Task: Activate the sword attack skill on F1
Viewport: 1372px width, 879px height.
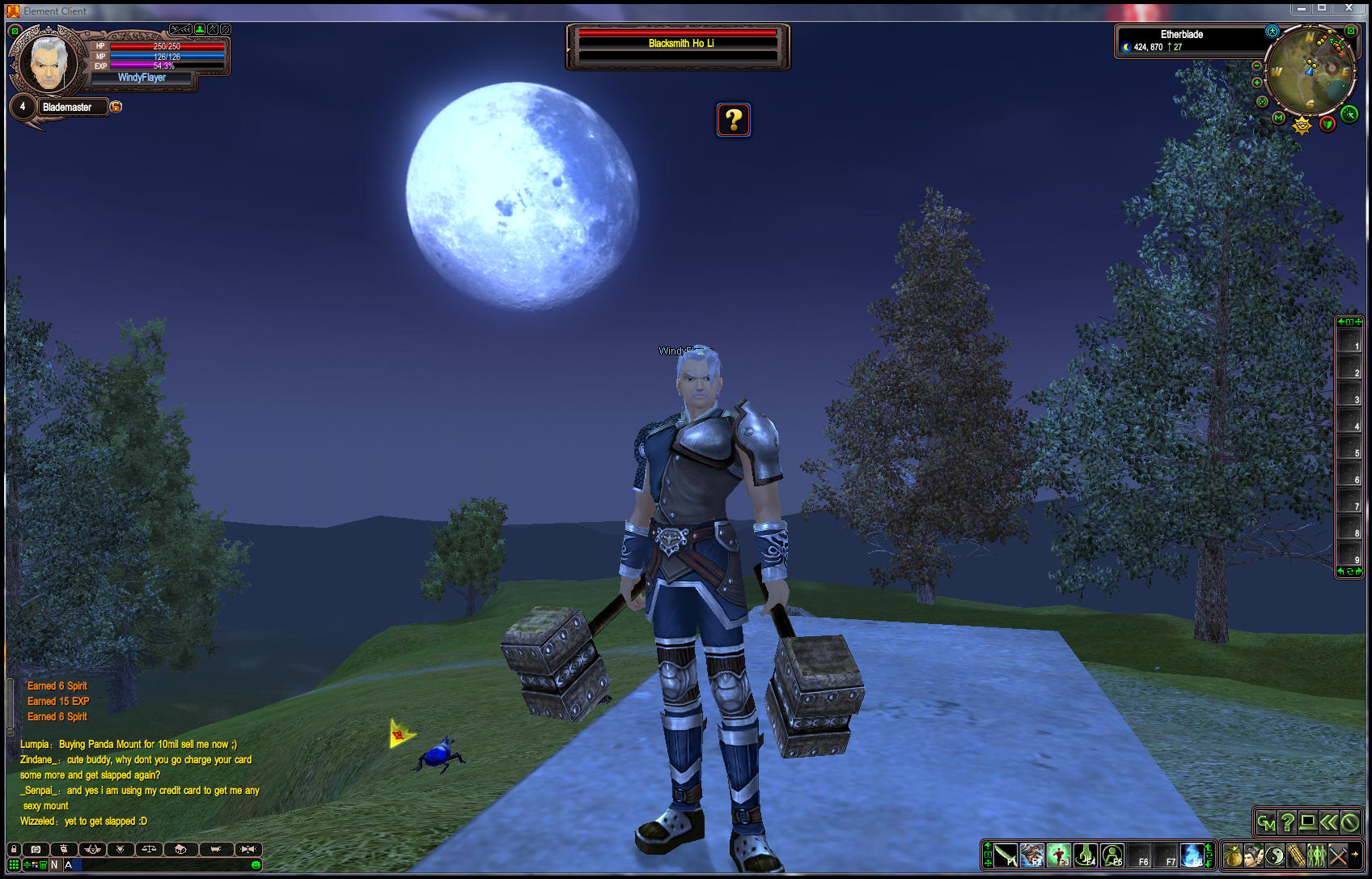Action: coord(1006,856)
